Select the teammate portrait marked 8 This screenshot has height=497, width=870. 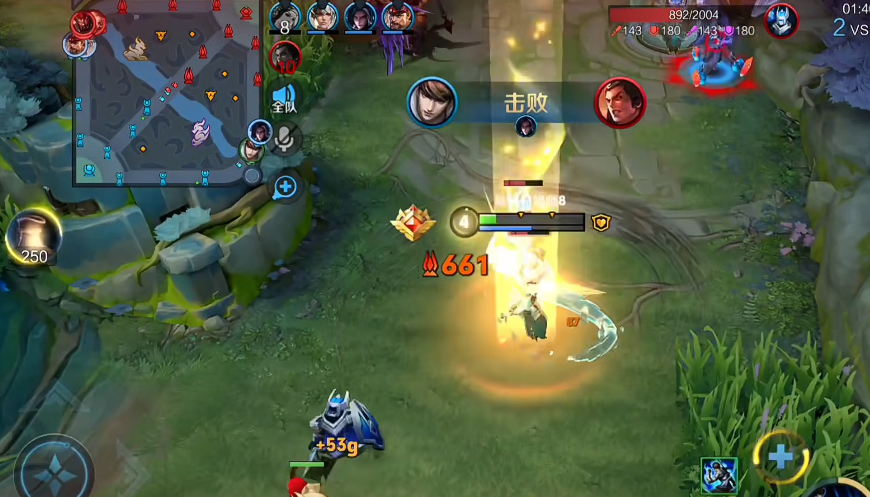[285, 18]
